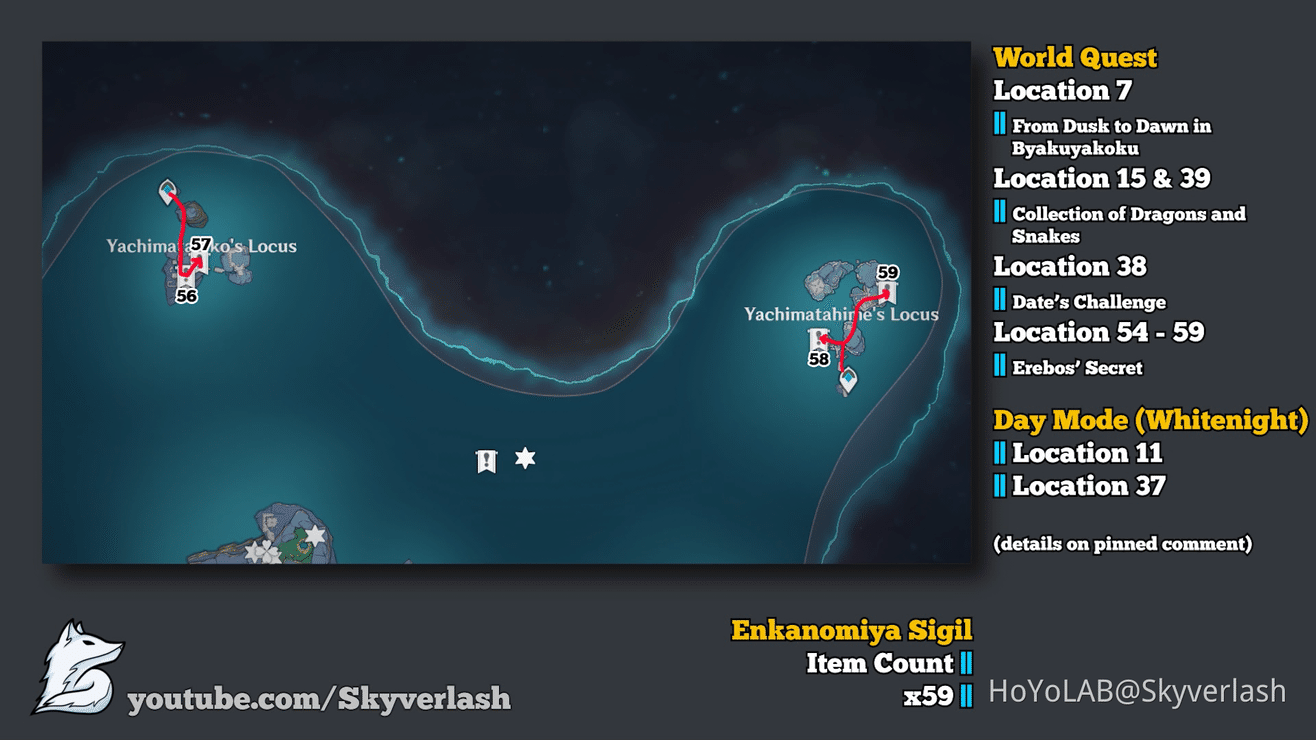The image size is (1316, 740).
Task: Select the Location 54 - 59 heading
Action: point(1099,332)
